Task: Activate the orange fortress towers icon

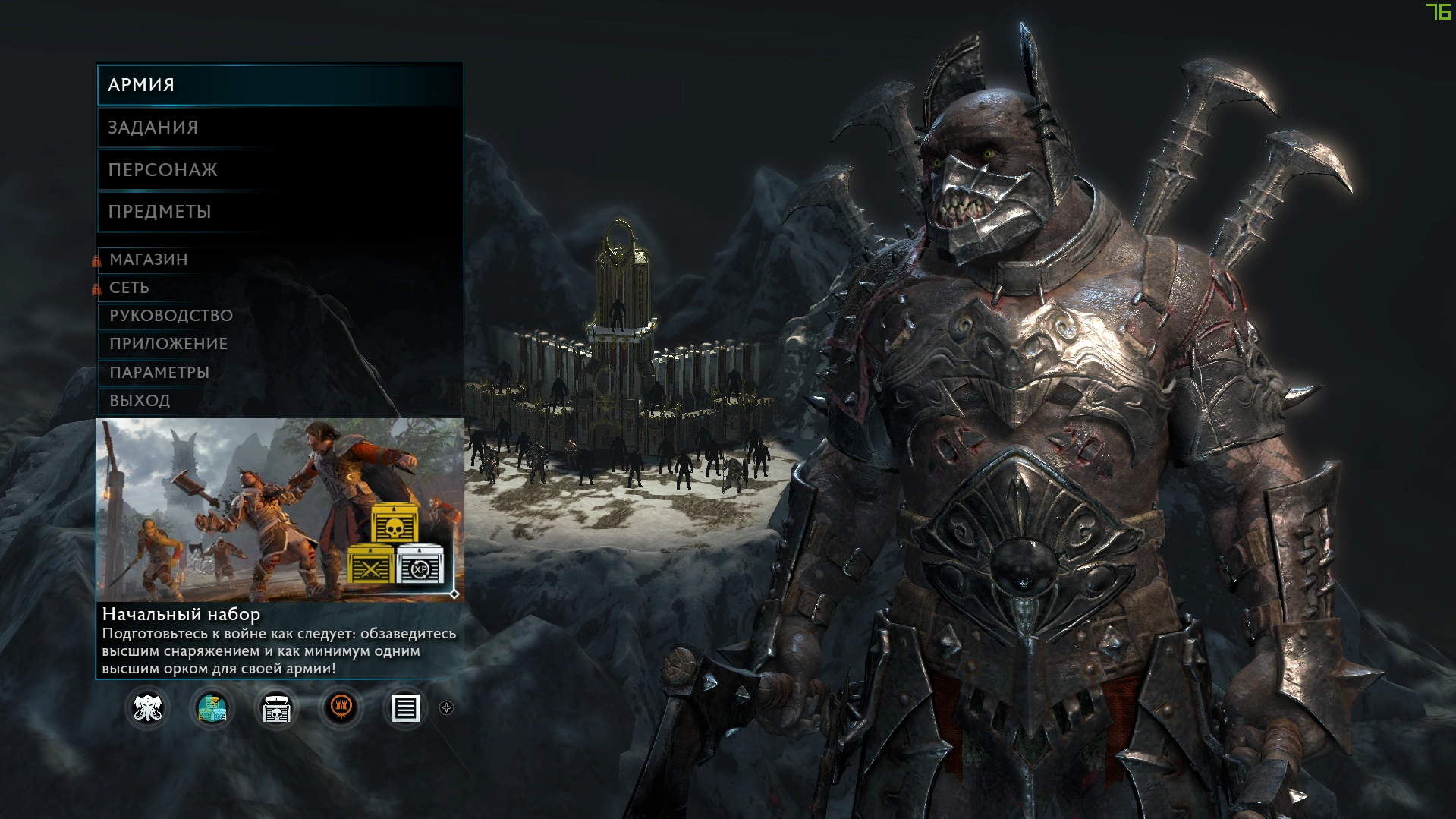Action: (x=341, y=709)
